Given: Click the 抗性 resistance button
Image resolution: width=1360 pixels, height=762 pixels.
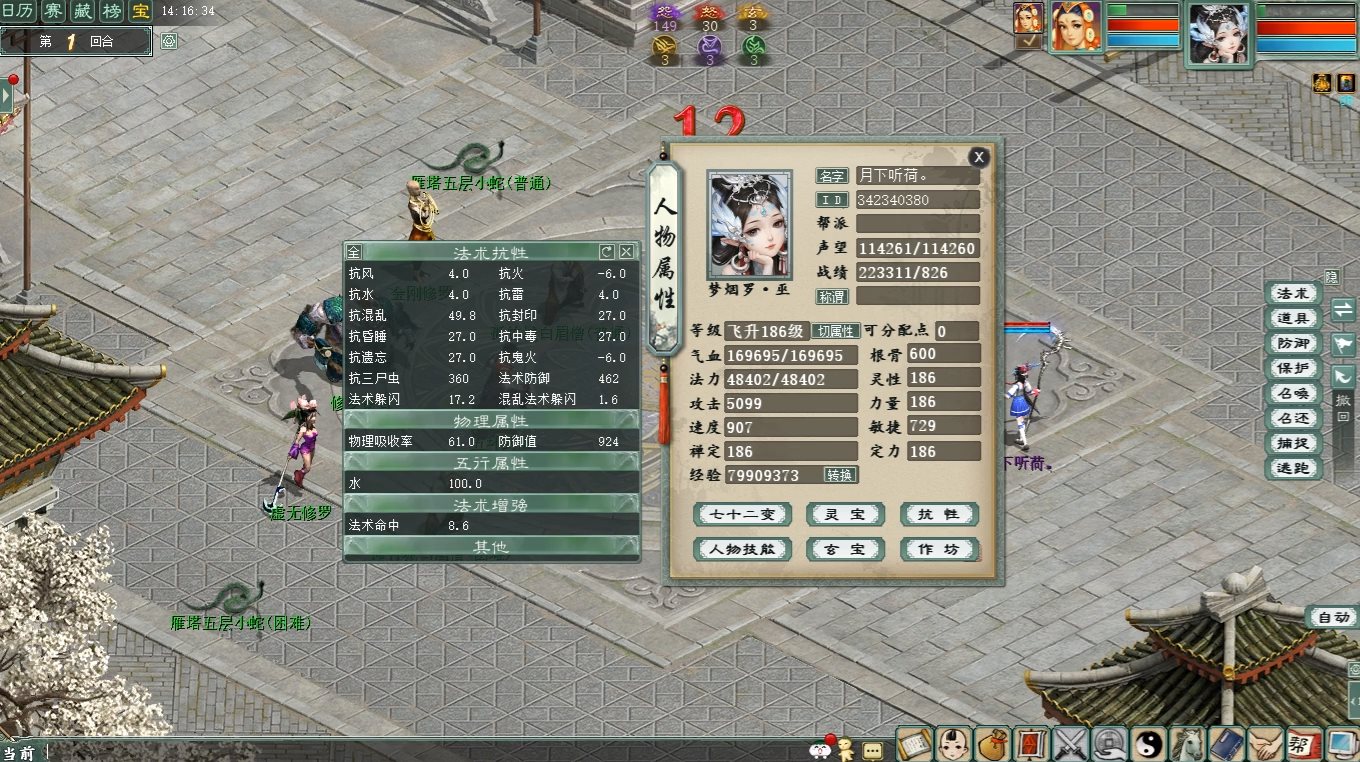Looking at the screenshot, I should [x=938, y=515].
